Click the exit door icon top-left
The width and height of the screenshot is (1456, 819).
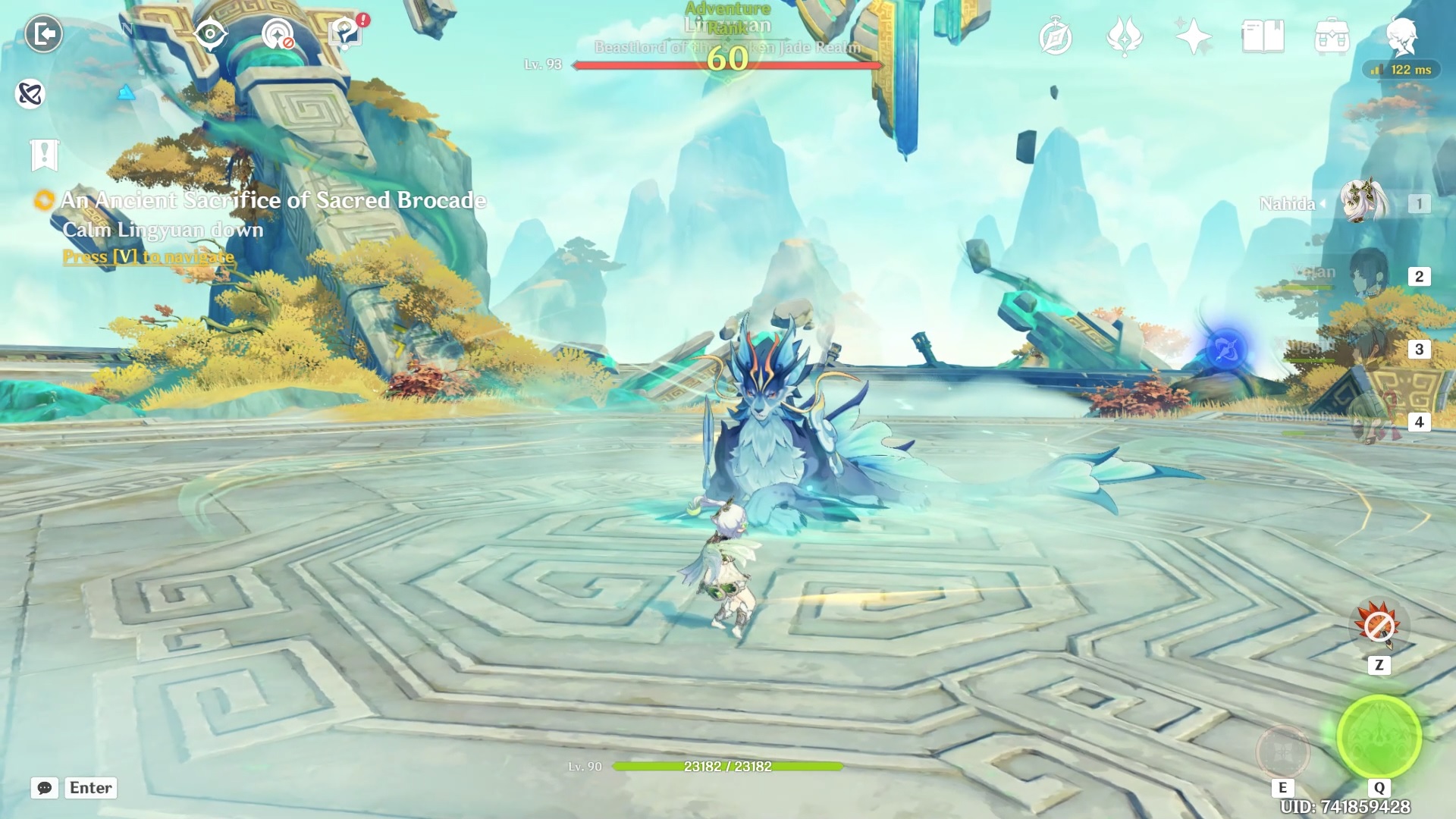coord(43,32)
